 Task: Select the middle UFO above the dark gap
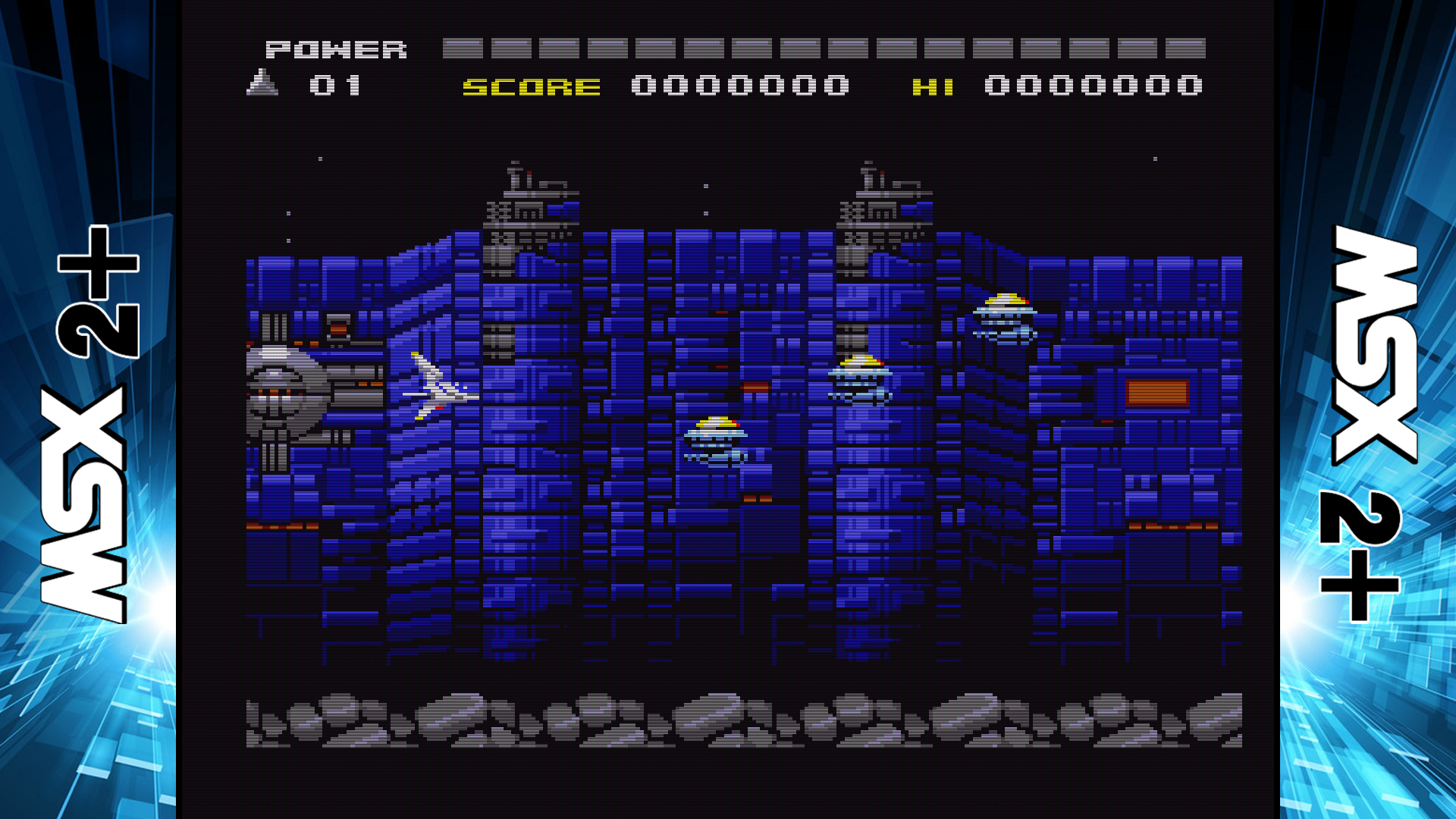(x=861, y=378)
